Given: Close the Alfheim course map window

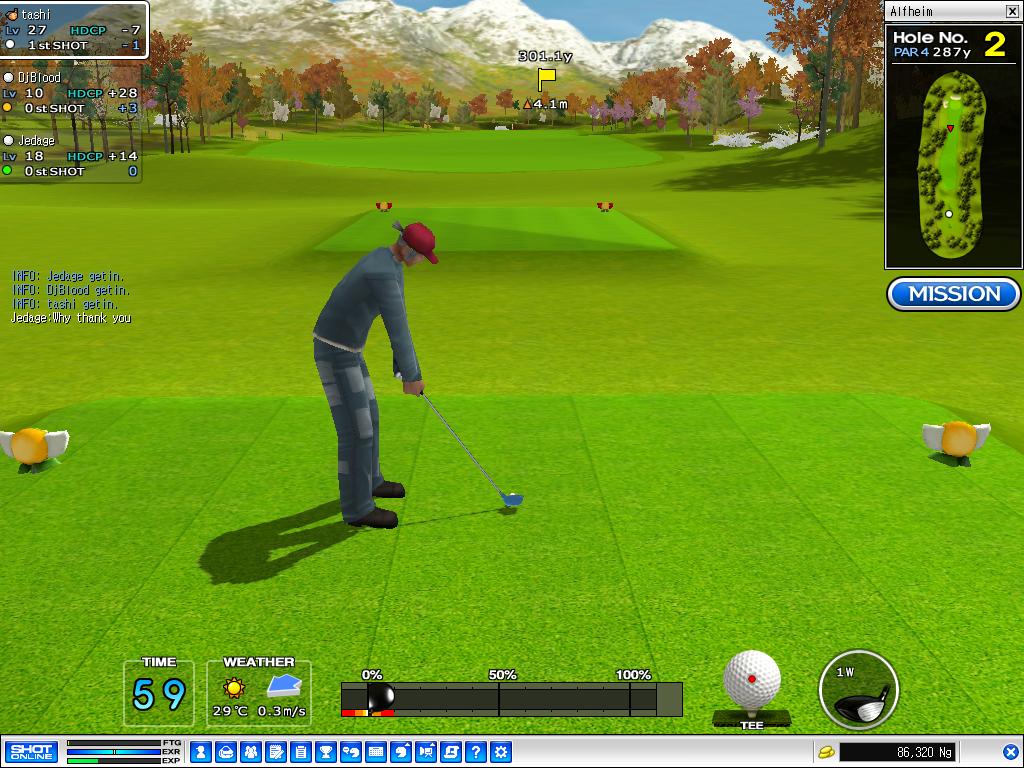Looking at the screenshot, I should (1012, 12).
